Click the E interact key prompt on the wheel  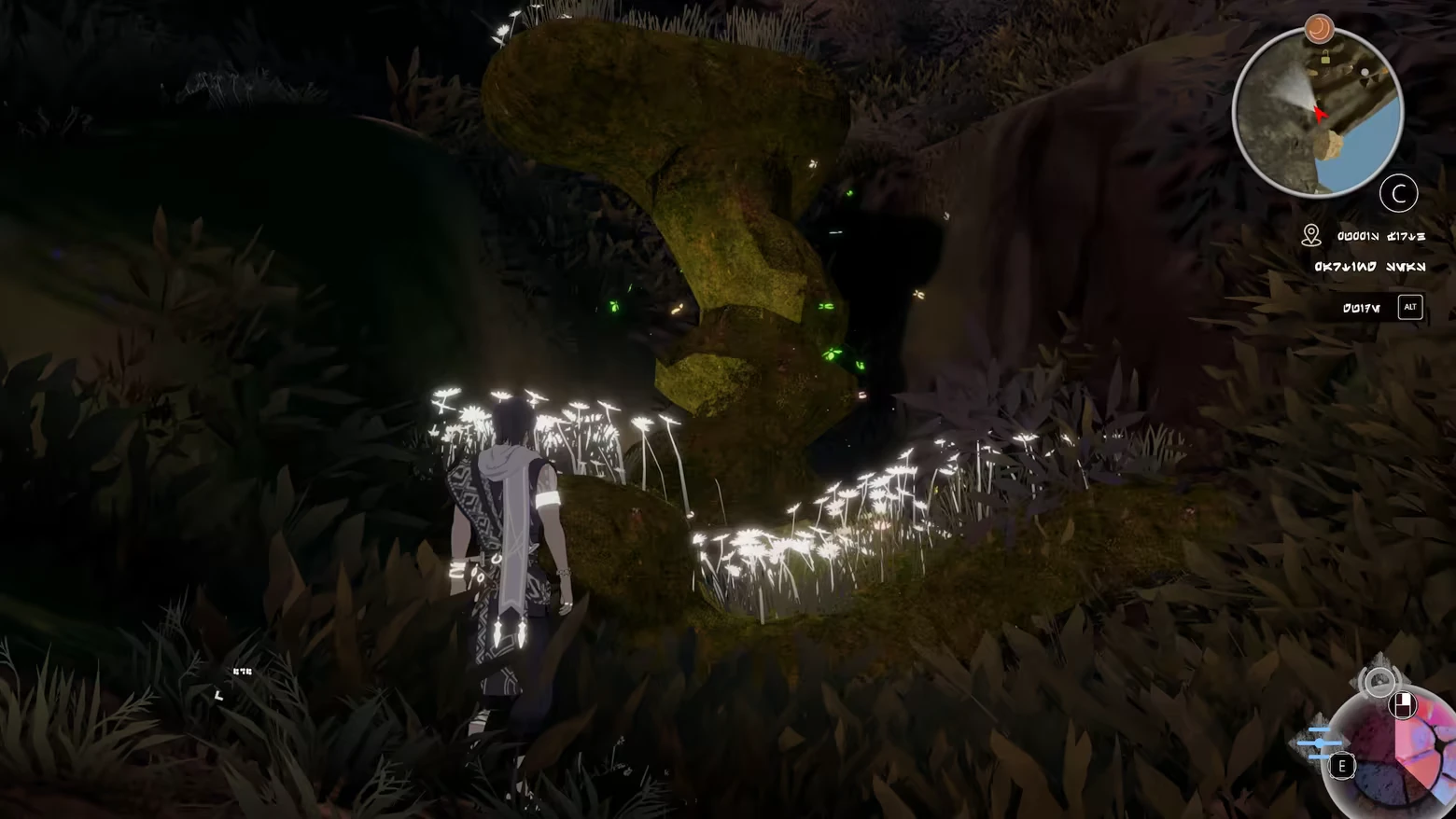click(x=1342, y=767)
